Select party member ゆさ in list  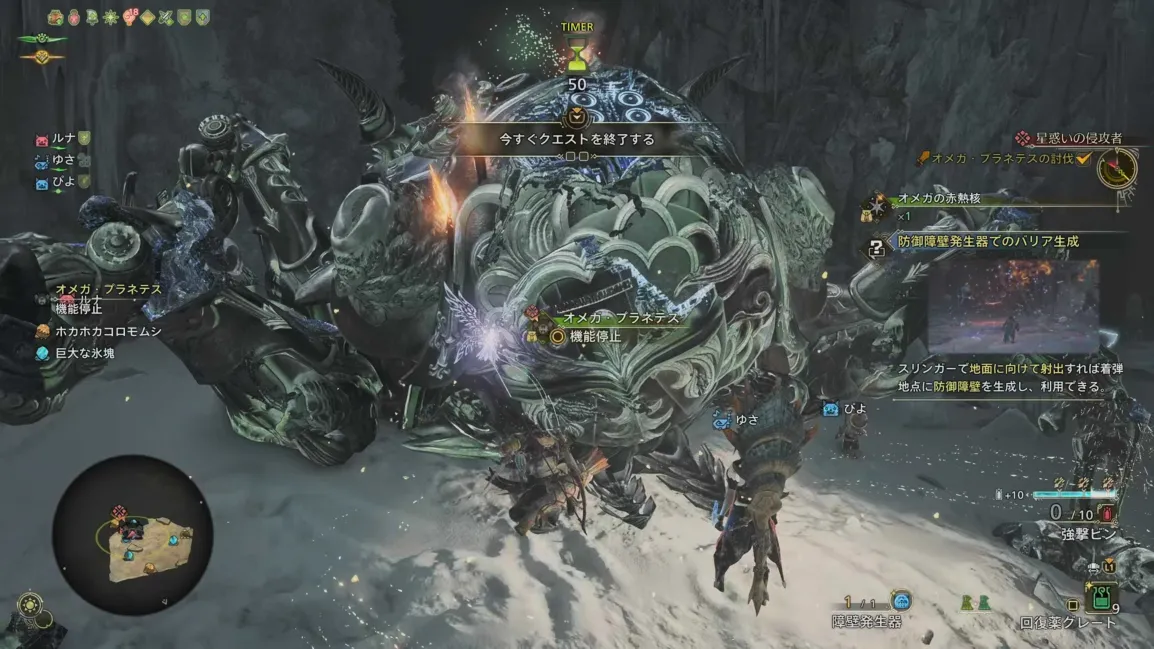point(64,160)
